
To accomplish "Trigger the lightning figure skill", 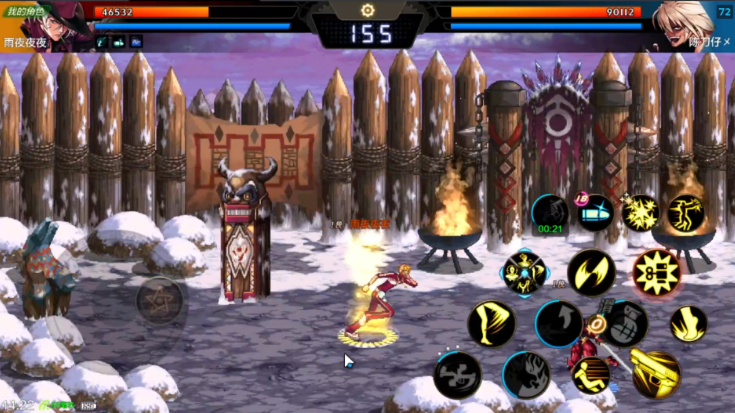I will click(686, 212).
